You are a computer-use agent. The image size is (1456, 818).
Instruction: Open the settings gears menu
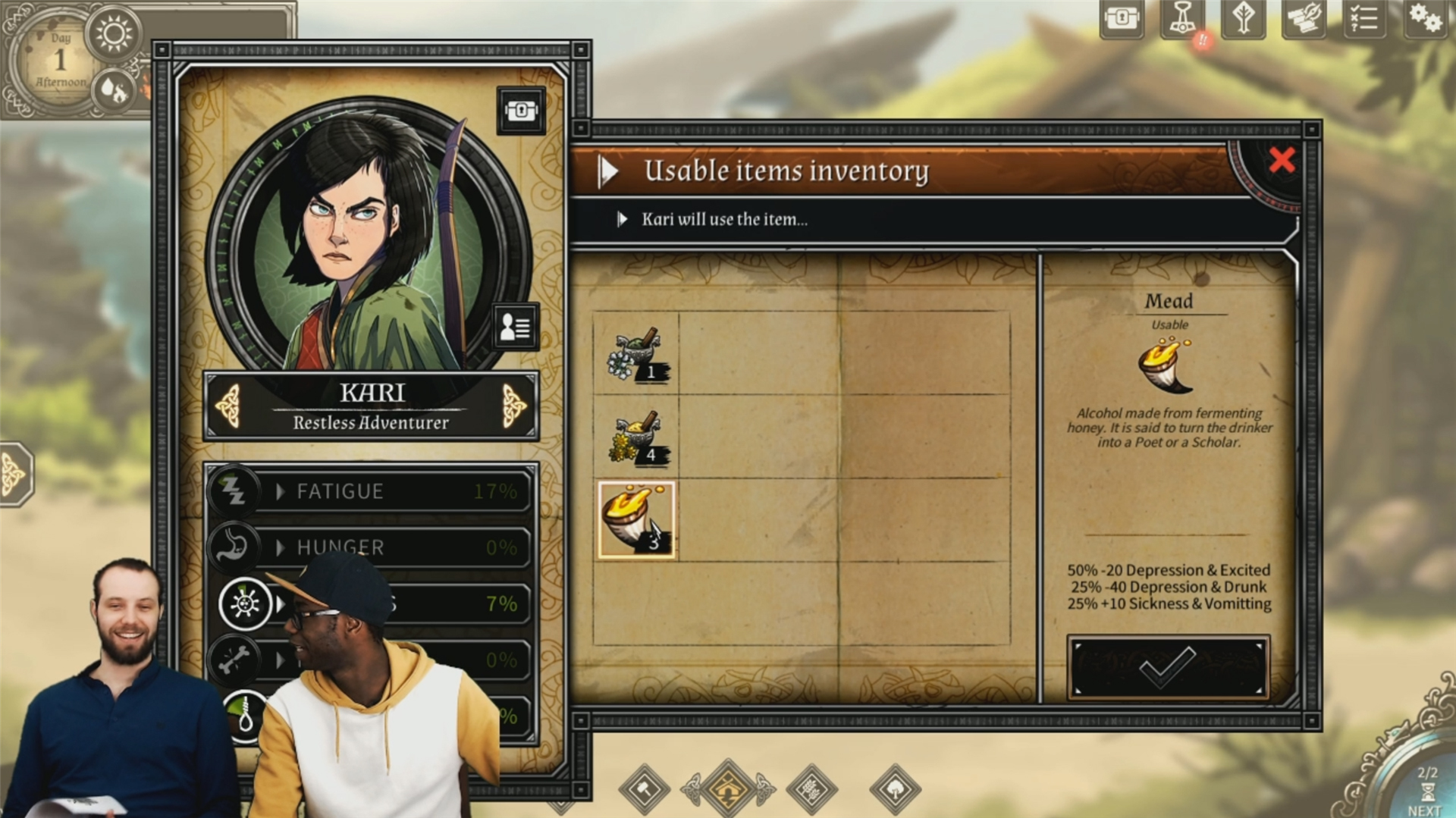[1424, 18]
